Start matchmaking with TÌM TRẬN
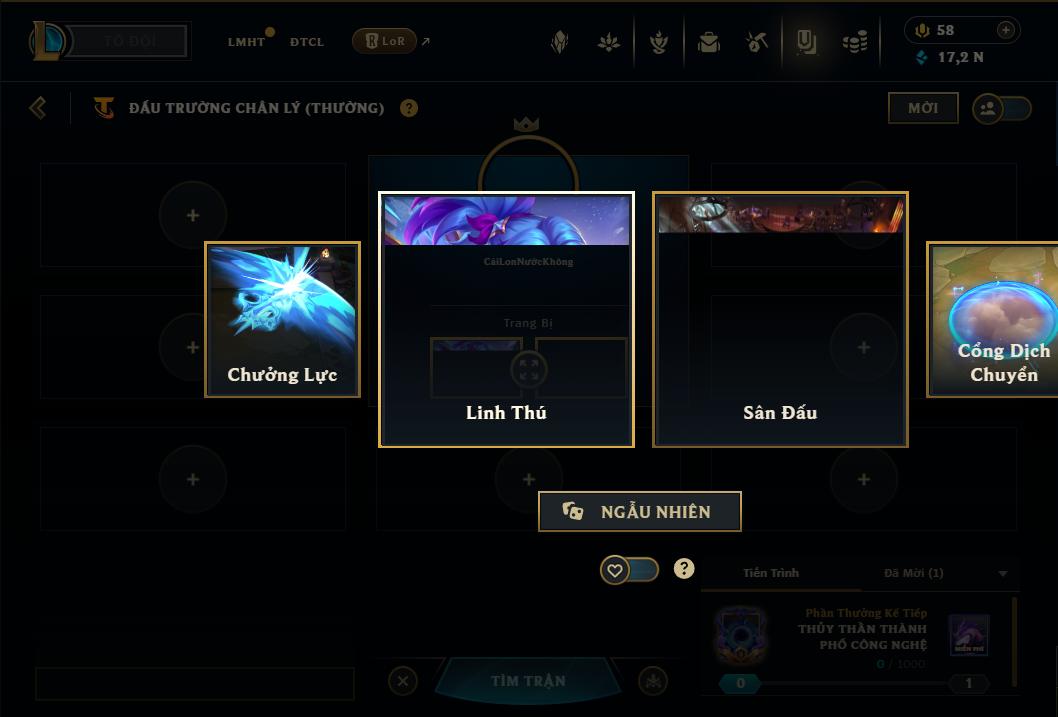Viewport: 1058px width, 717px height. [x=528, y=681]
